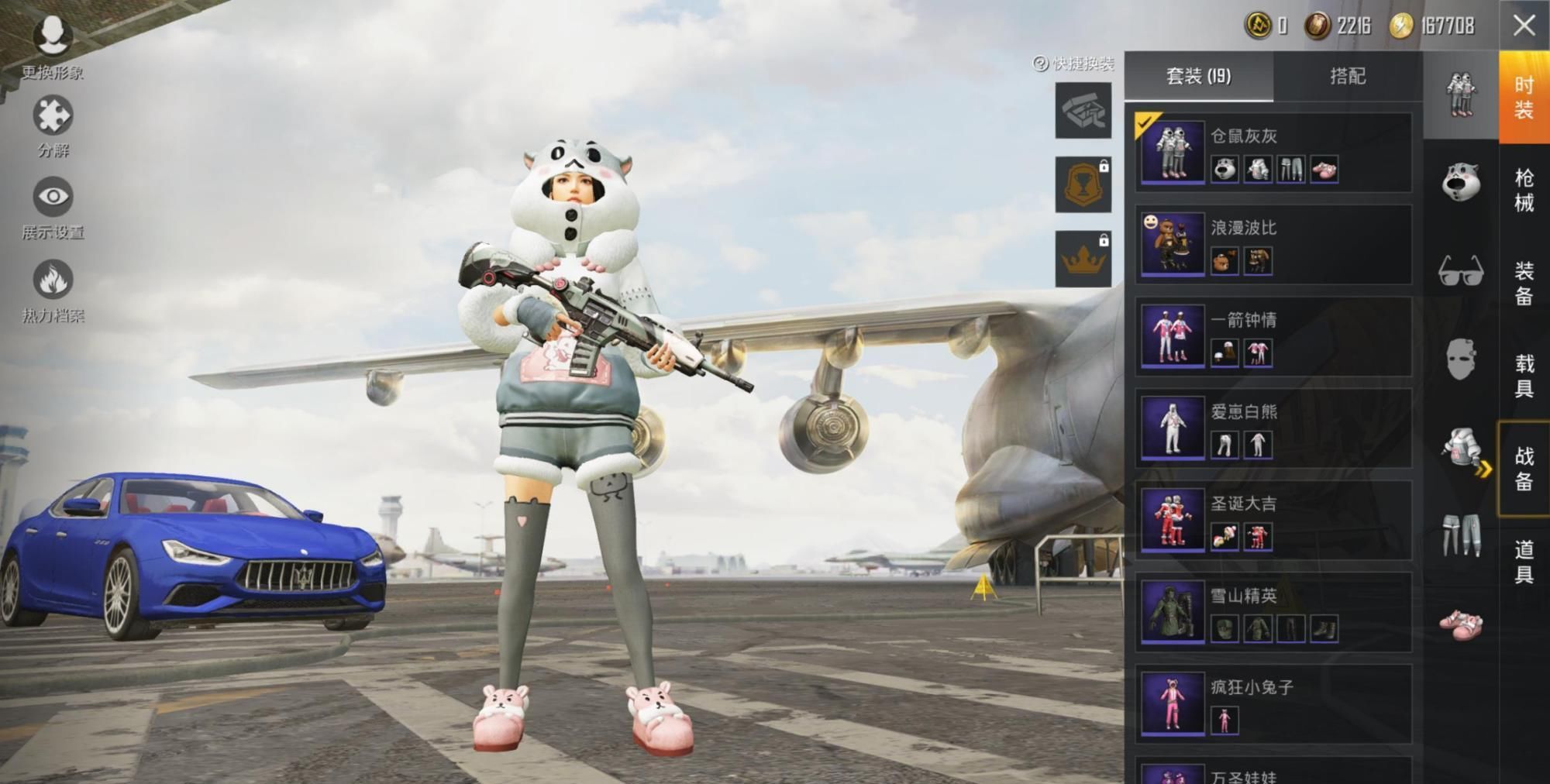This screenshot has height=784, width=1550.
Task: Close the wardrobe screen
Action: click(1524, 26)
